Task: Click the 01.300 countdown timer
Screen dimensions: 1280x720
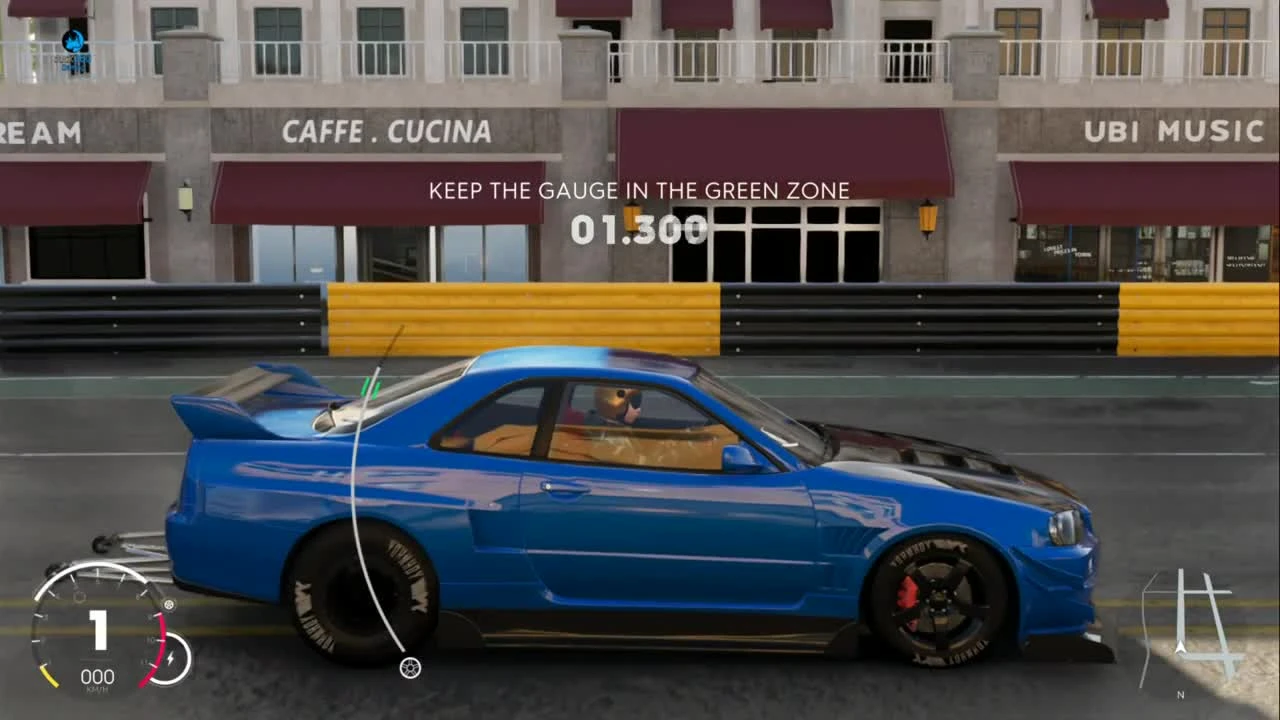Action: [640, 230]
